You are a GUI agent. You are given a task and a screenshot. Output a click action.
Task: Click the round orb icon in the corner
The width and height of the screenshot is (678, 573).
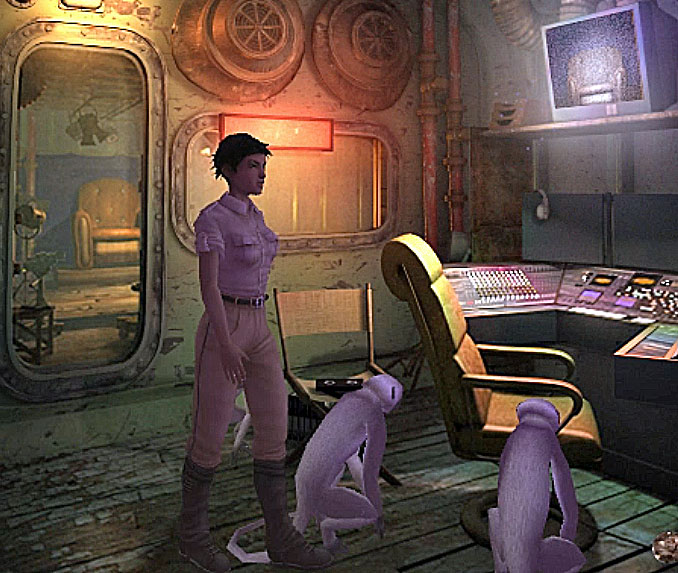(x=666, y=546)
